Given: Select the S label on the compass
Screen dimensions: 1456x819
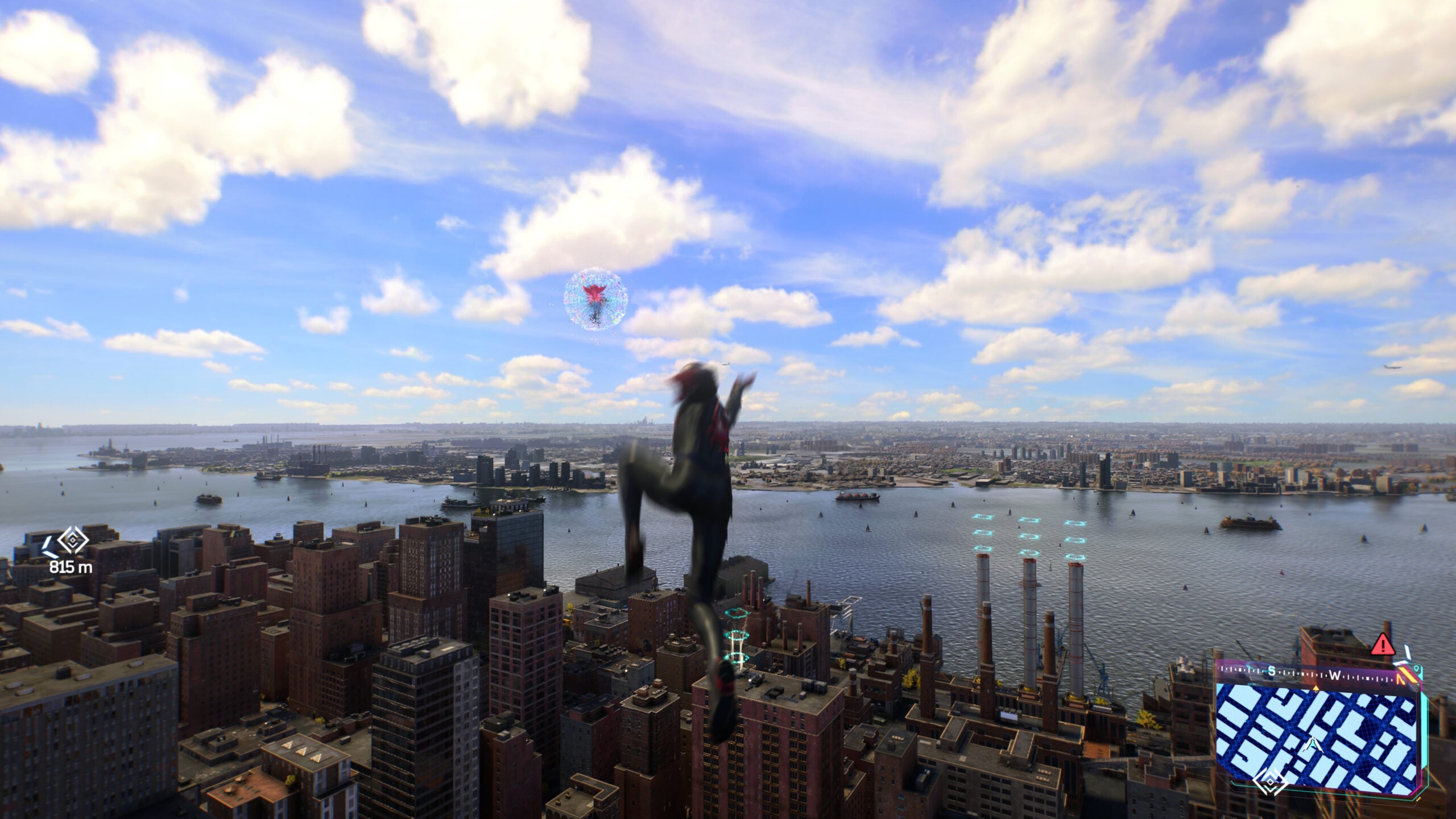Looking at the screenshot, I should click(x=1272, y=672).
